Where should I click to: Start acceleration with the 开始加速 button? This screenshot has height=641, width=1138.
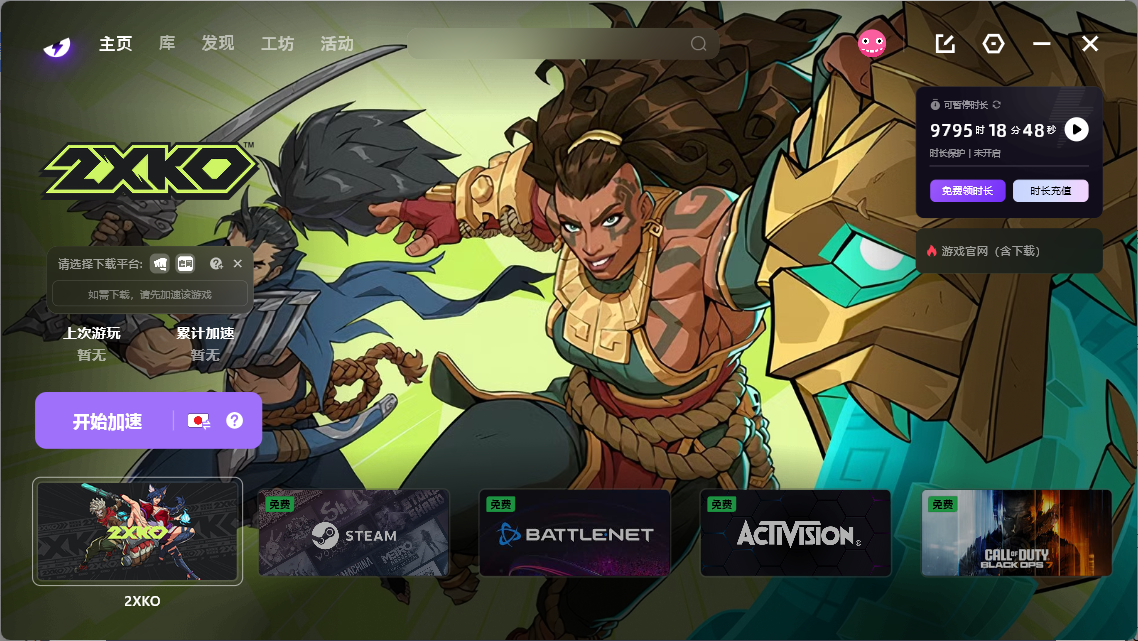pos(105,421)
